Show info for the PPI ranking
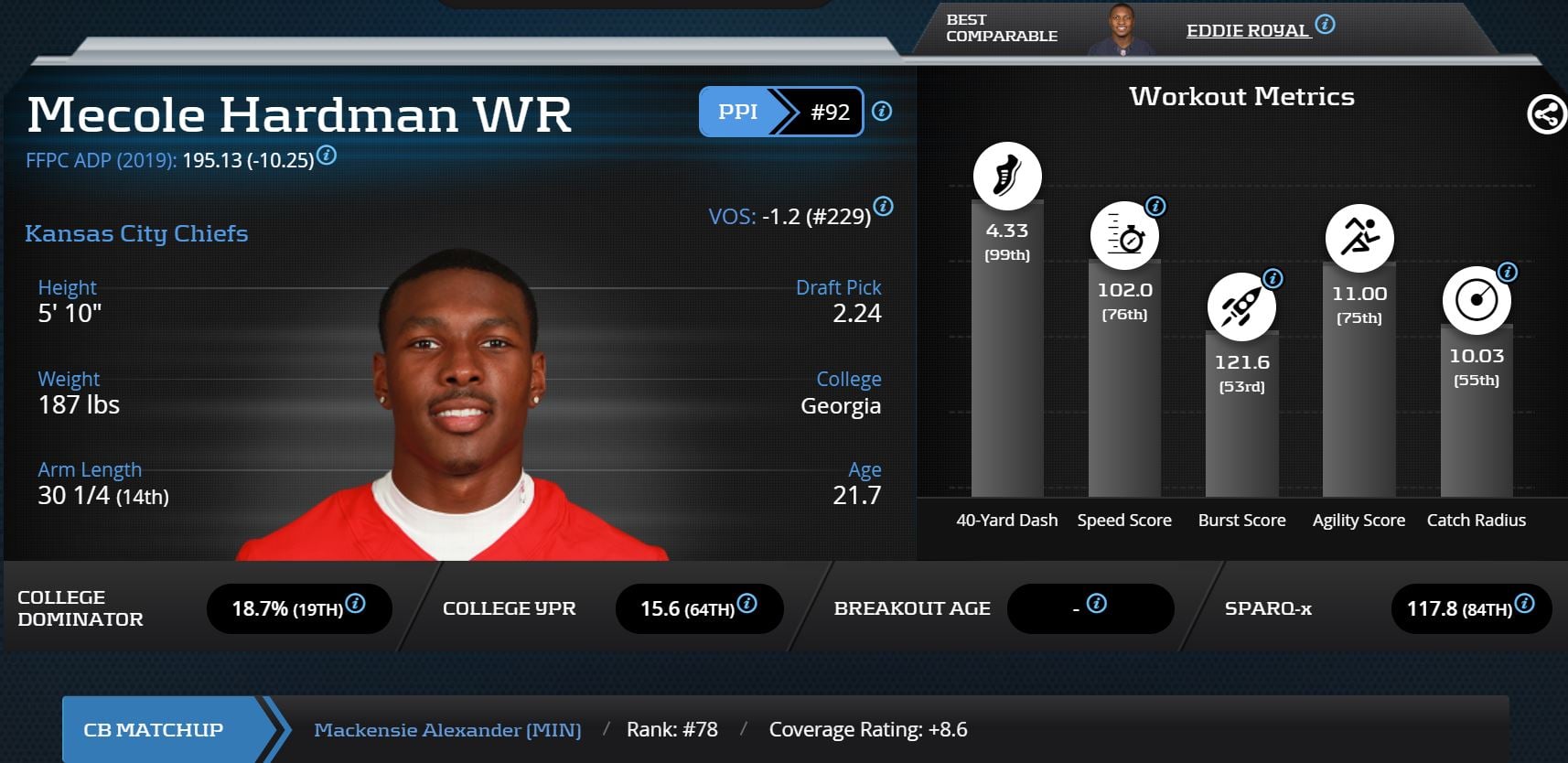 [x=882, y=112]
